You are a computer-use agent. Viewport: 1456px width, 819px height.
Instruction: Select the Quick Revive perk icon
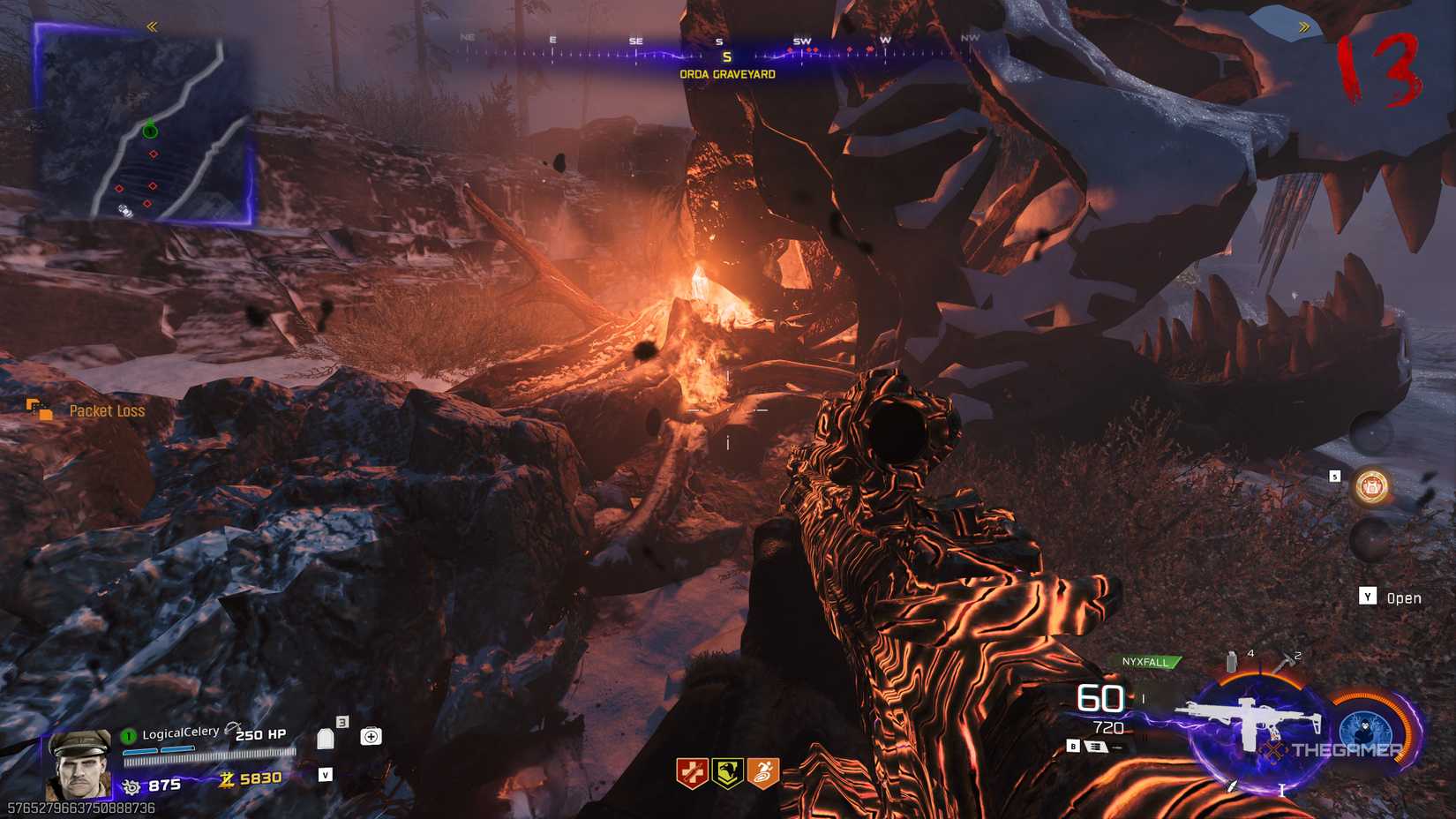693,772
